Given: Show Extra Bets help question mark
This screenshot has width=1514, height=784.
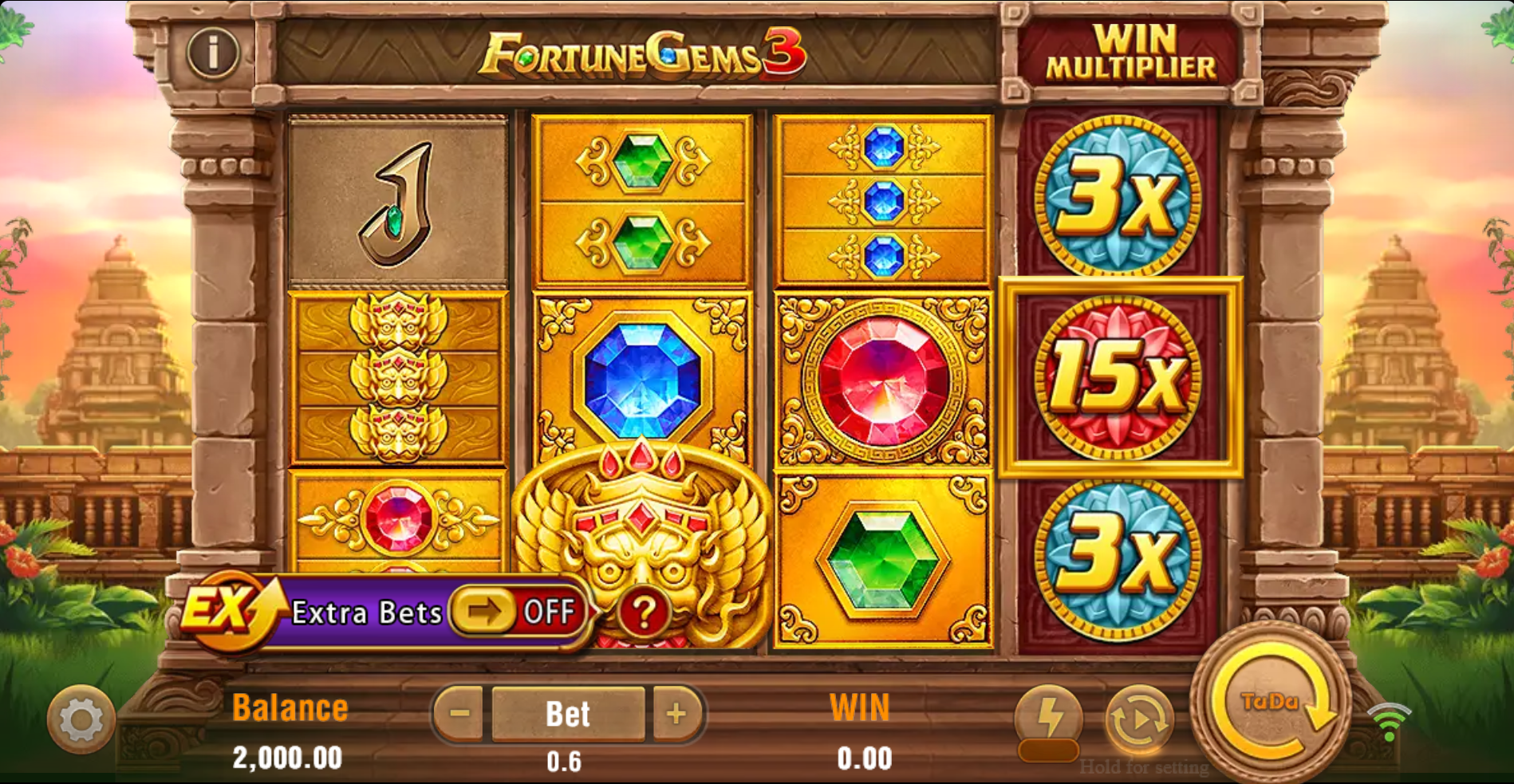Looking at the screenshot, I should (x=644, y=613).
